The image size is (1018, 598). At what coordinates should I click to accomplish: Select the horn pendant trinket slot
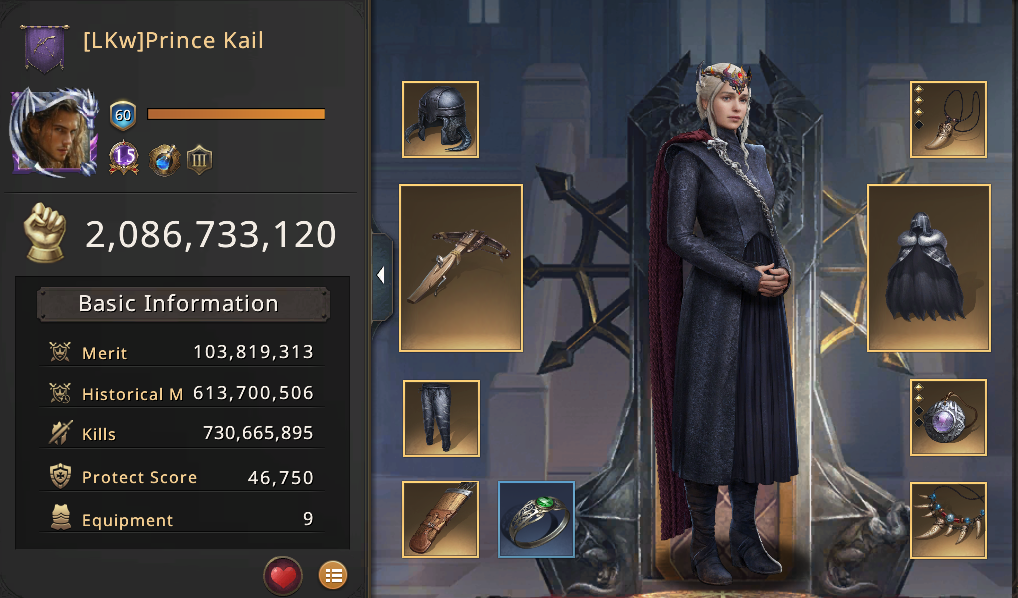point(949,120)
